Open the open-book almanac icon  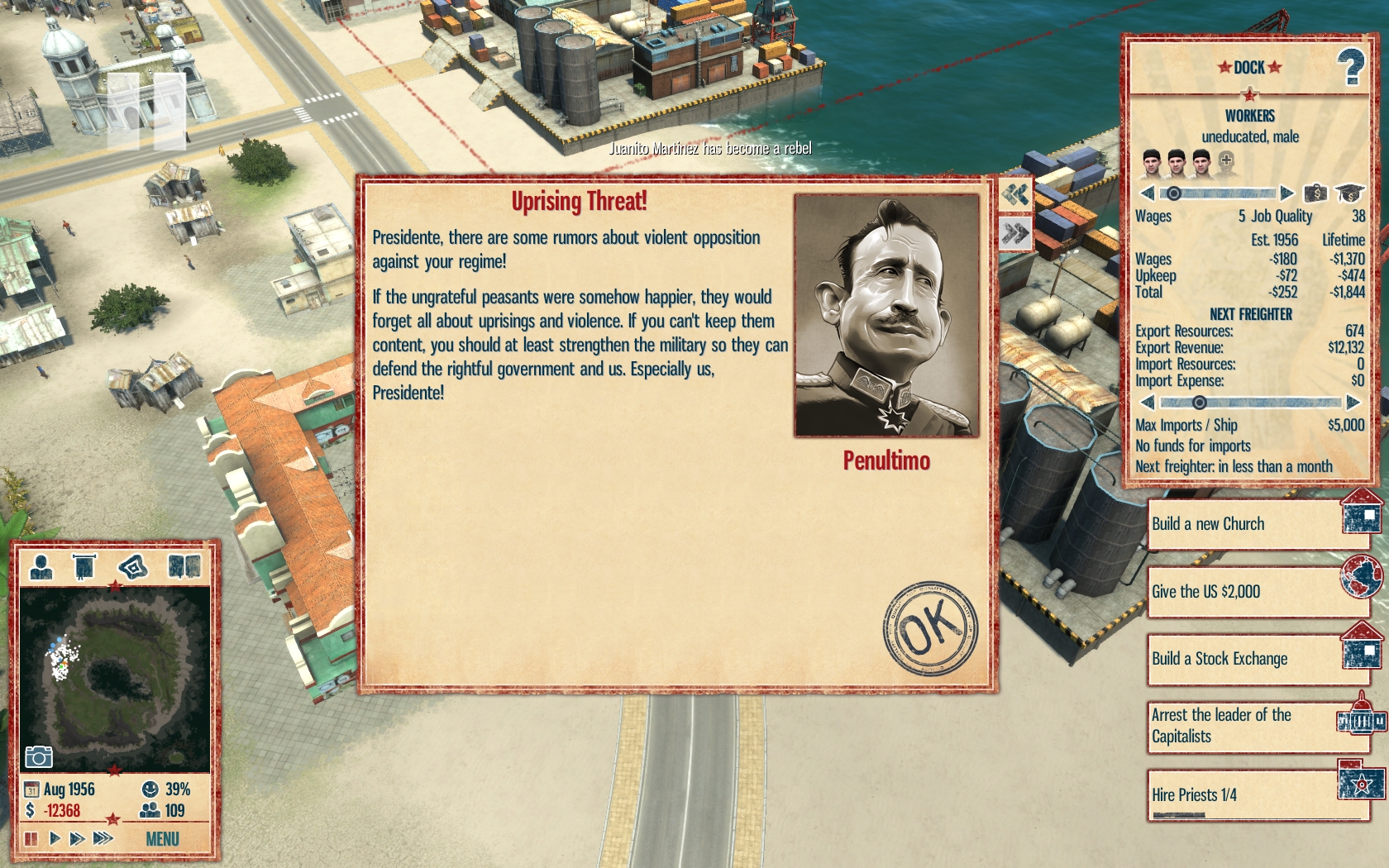pyautogui.click(x=184, y=567)
